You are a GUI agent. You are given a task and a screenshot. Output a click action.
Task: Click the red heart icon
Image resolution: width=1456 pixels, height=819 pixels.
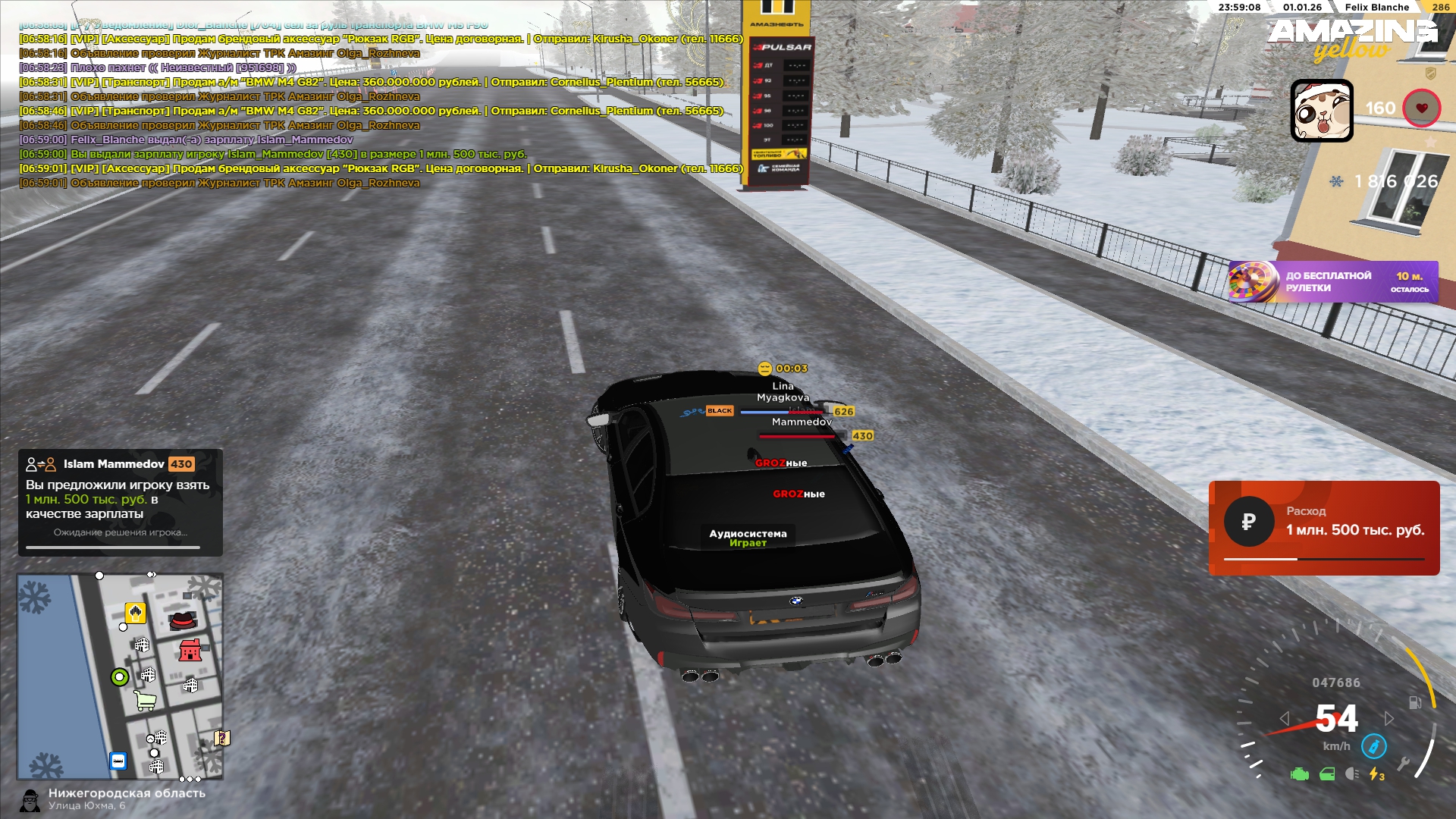[1421, 108]
